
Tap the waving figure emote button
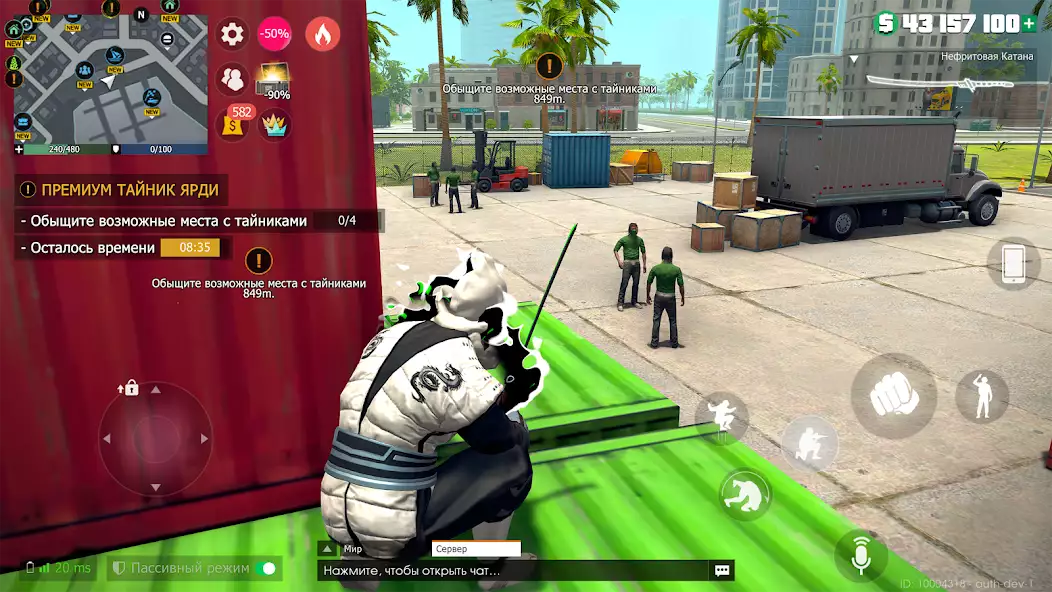pyautogui.click(x=981, y=396)
